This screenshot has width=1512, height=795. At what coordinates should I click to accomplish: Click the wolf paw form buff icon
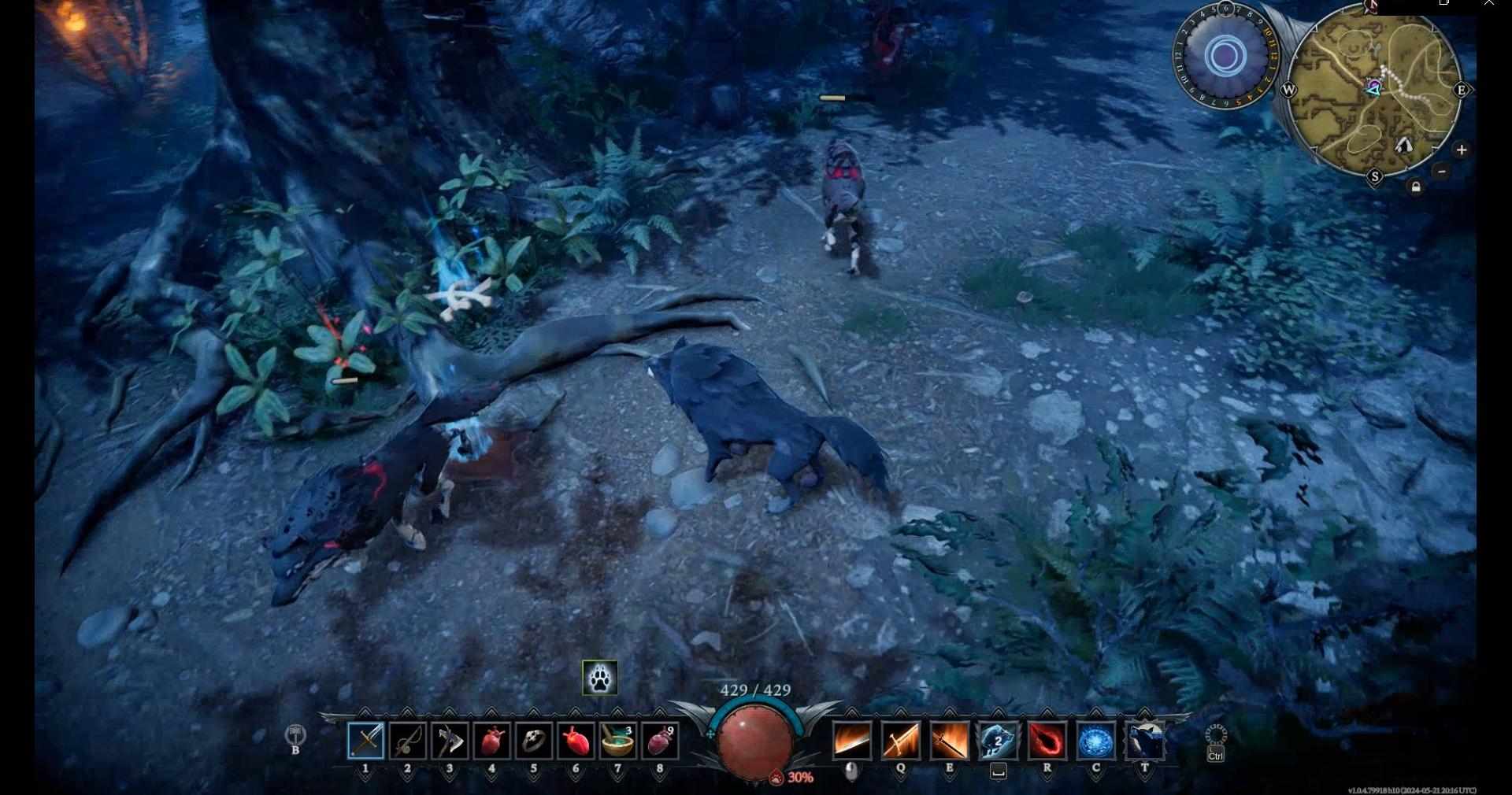coord(599,678)
